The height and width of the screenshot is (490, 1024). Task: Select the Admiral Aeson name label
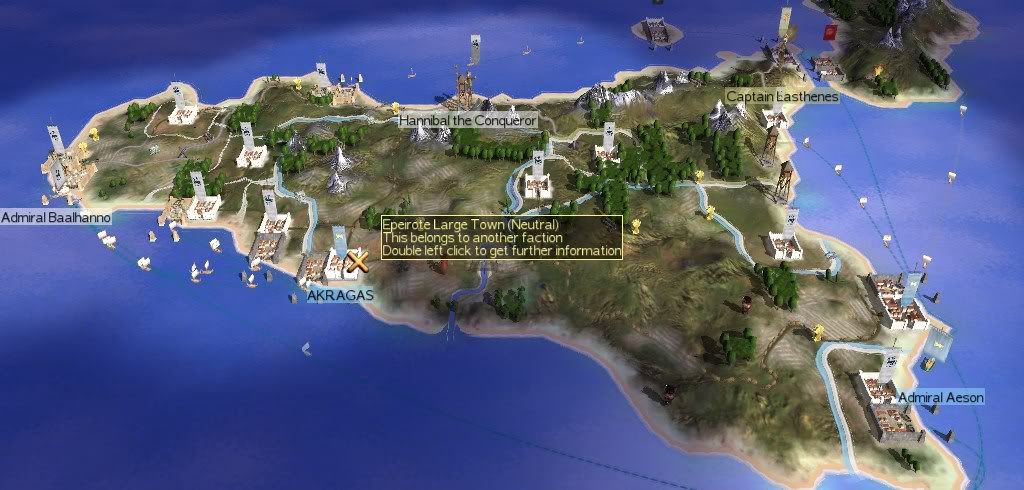click(940, 398)
